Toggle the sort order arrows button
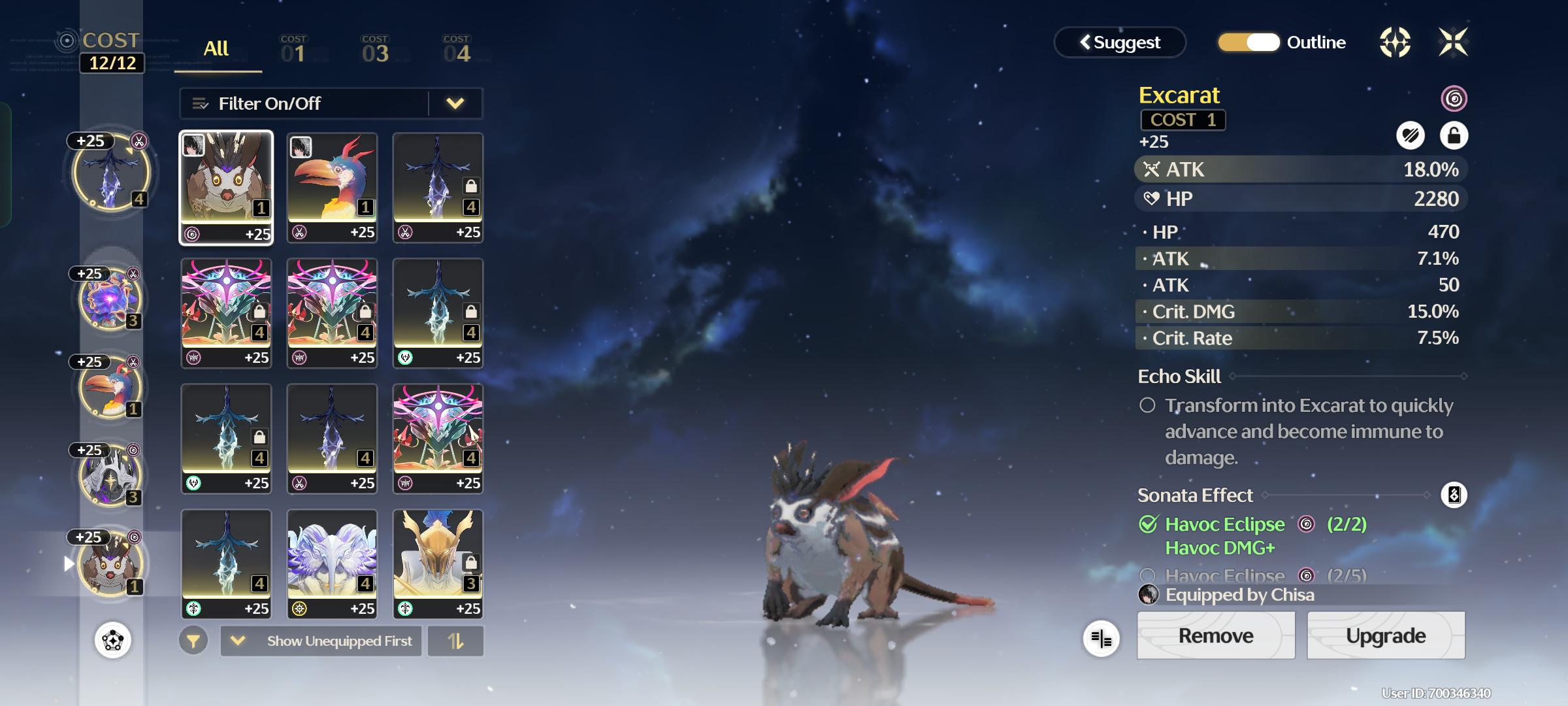 [x=455, y=641]
